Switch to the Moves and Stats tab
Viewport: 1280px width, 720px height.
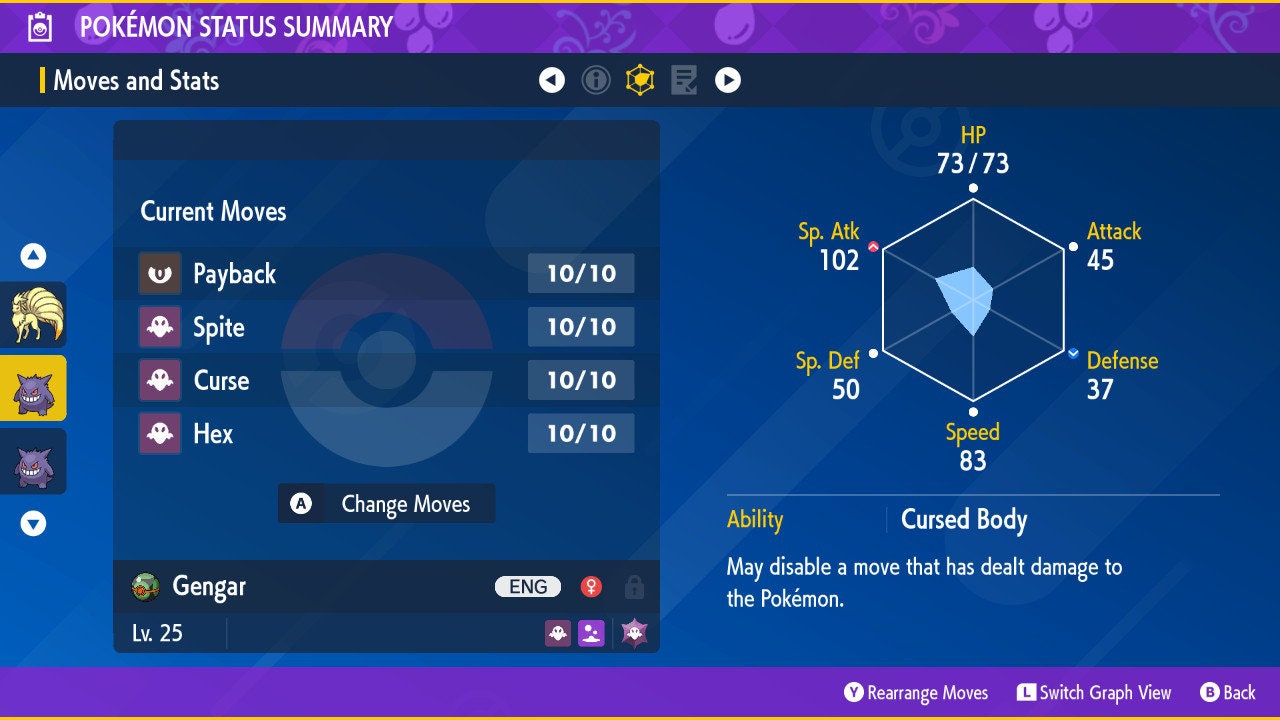click(x=640, y=80)
